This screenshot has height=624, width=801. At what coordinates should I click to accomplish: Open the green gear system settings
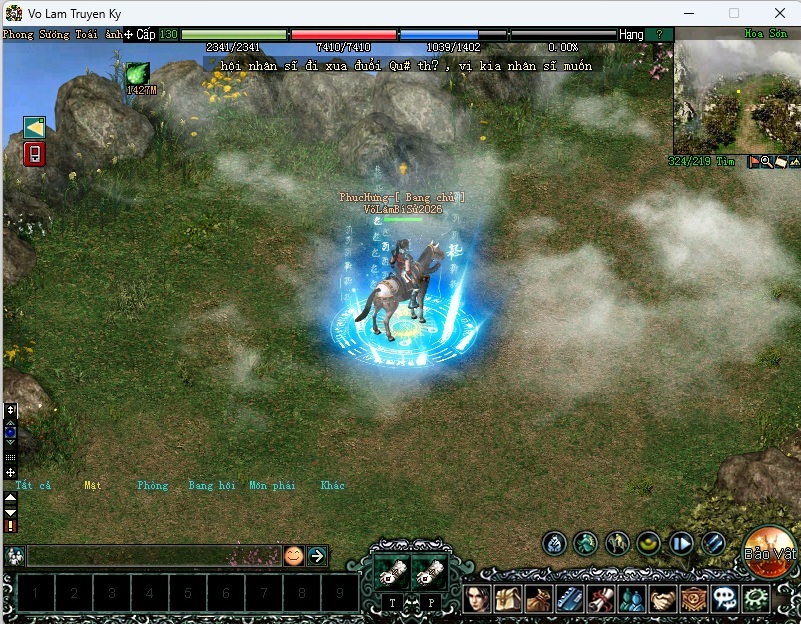[756, 599]
